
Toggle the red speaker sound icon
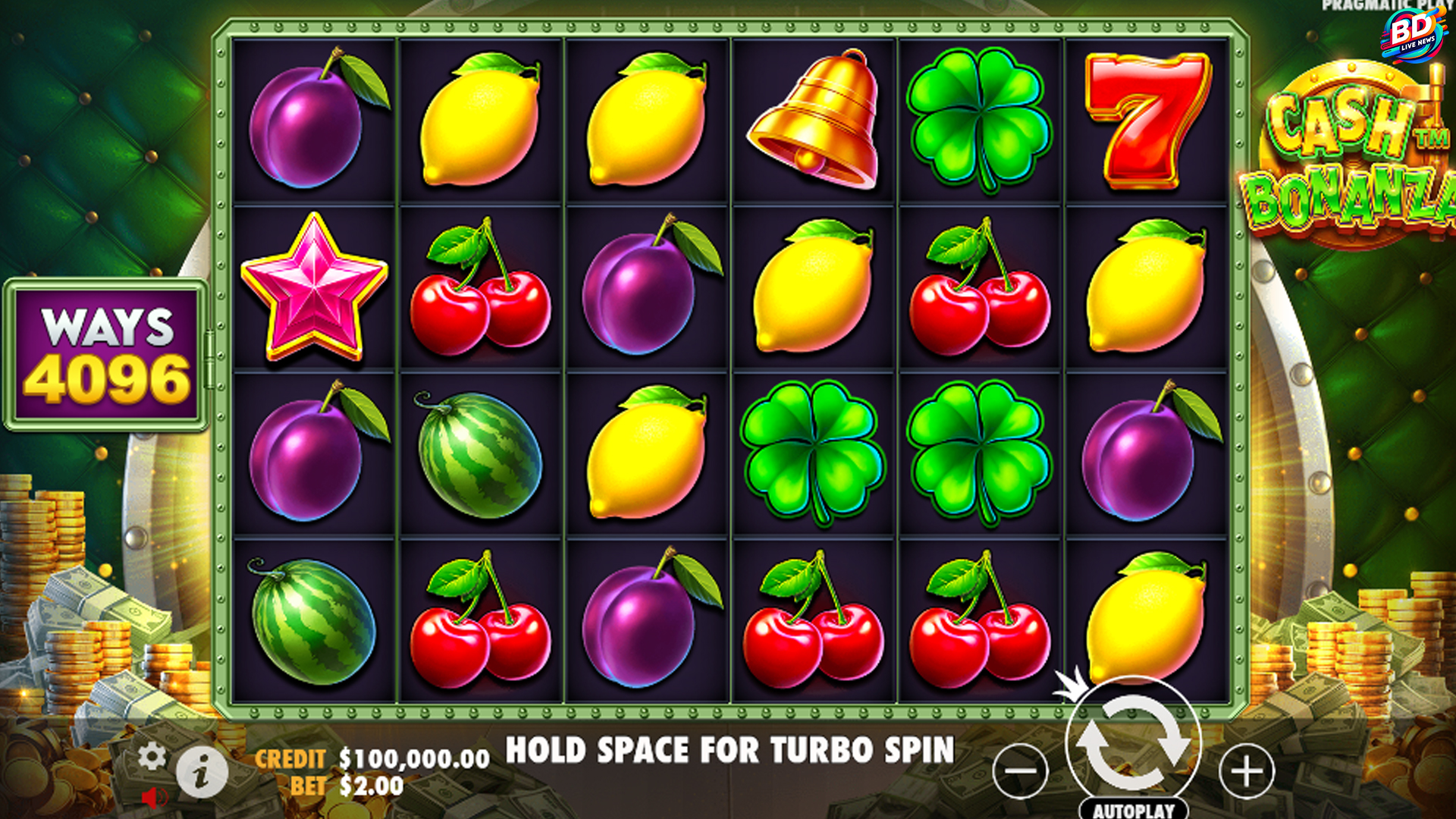(x=155, y=798)
